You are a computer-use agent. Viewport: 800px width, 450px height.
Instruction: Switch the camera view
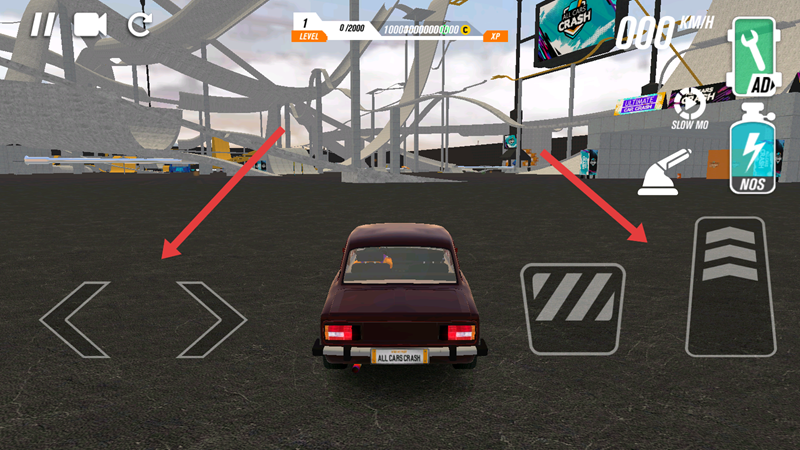tap(90, 24)
